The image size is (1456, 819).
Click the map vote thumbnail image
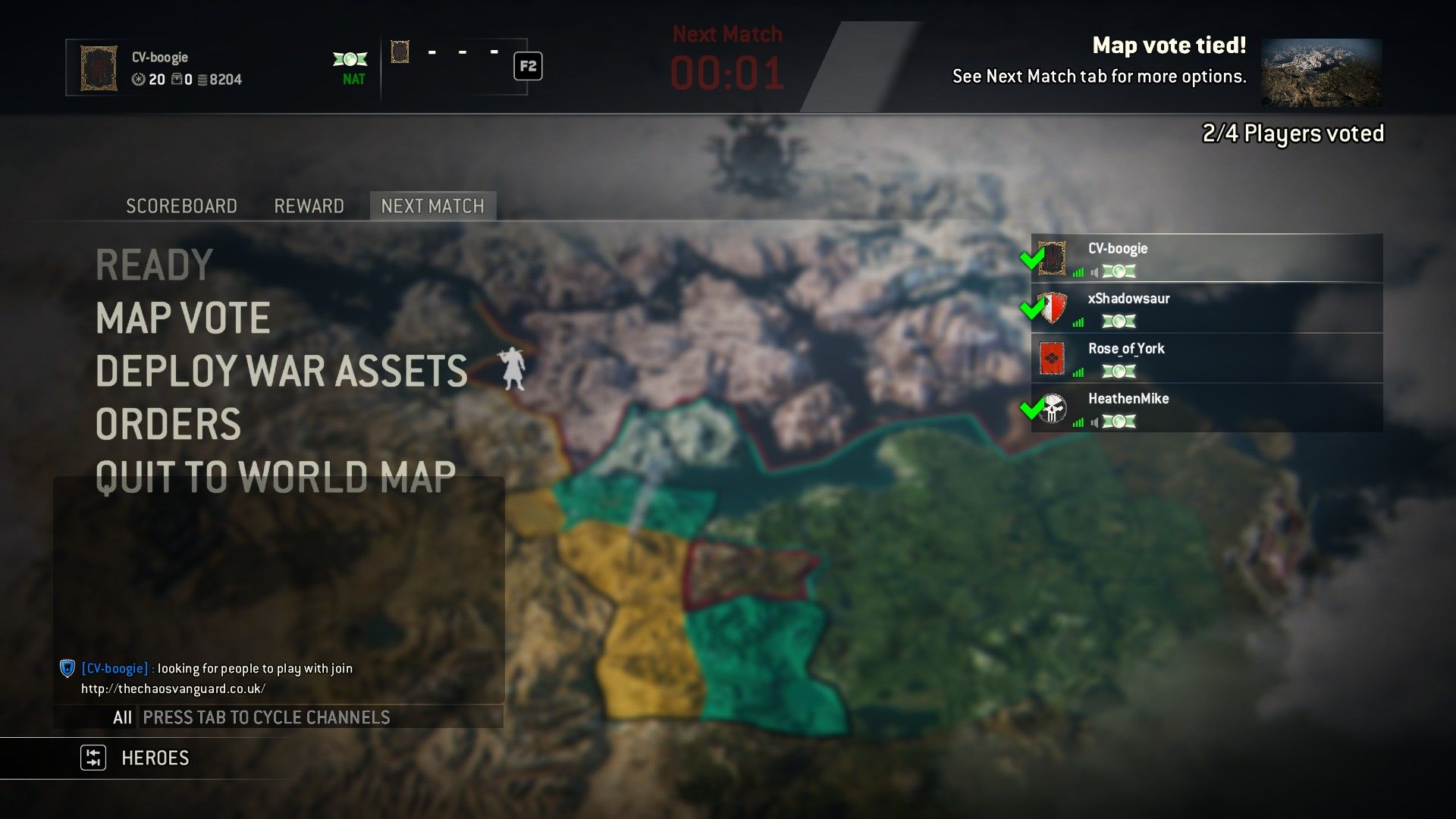1321,73
